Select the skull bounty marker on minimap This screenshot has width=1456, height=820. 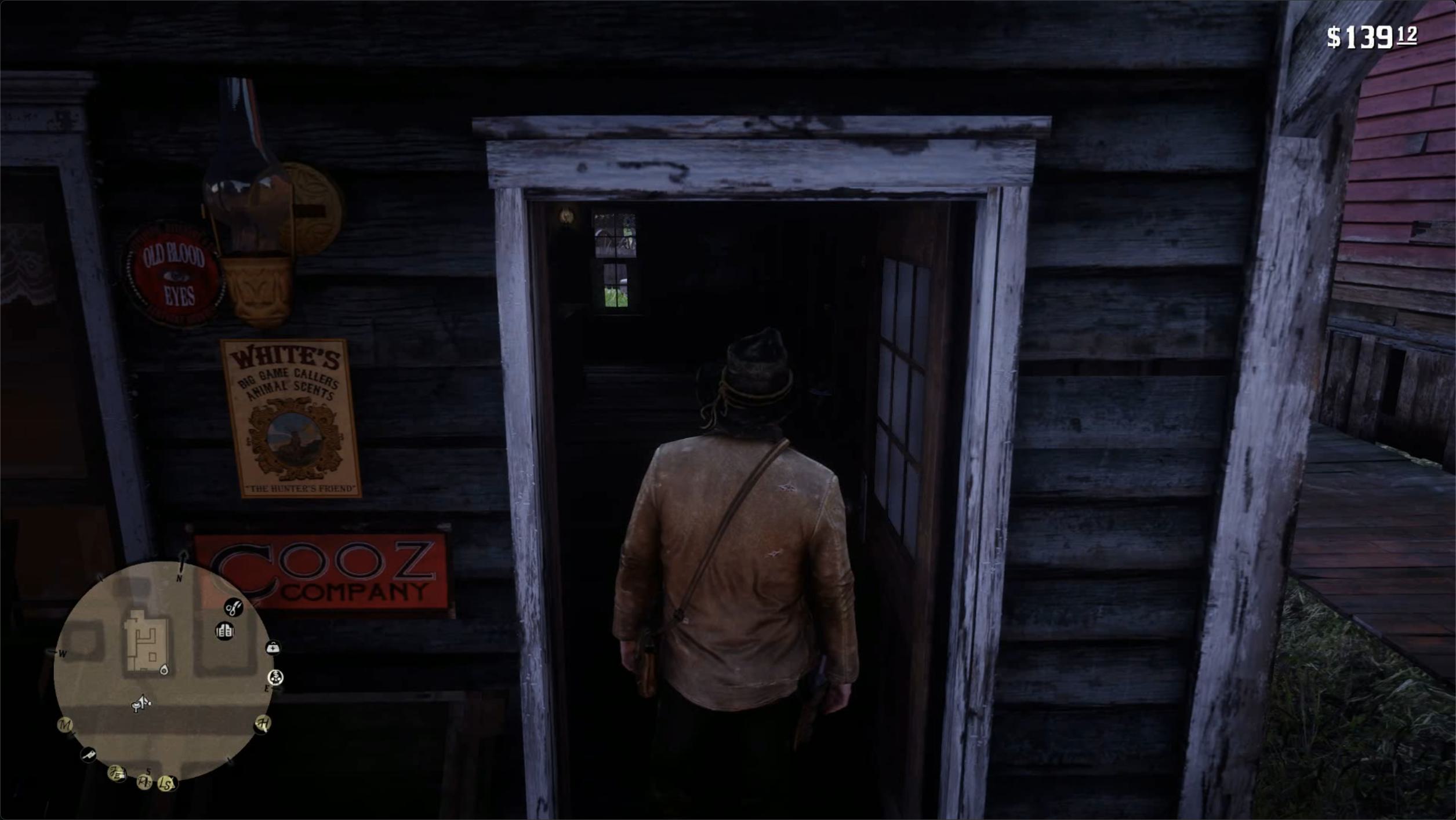[x=276, y=677]
